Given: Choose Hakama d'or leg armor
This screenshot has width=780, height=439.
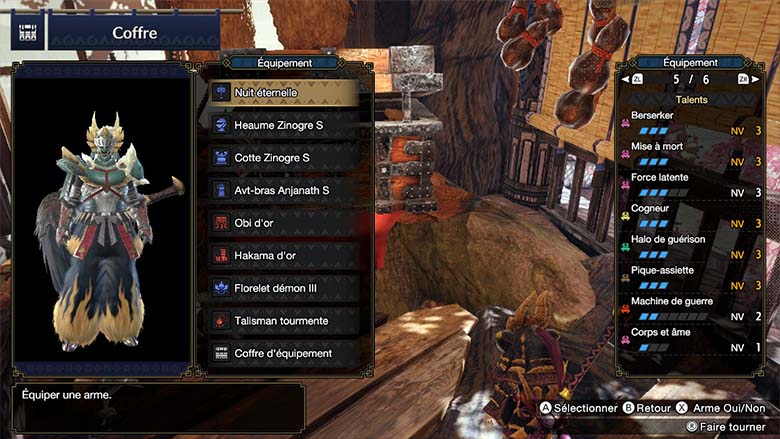Looking at the screenshot, I should coord(285,256).
